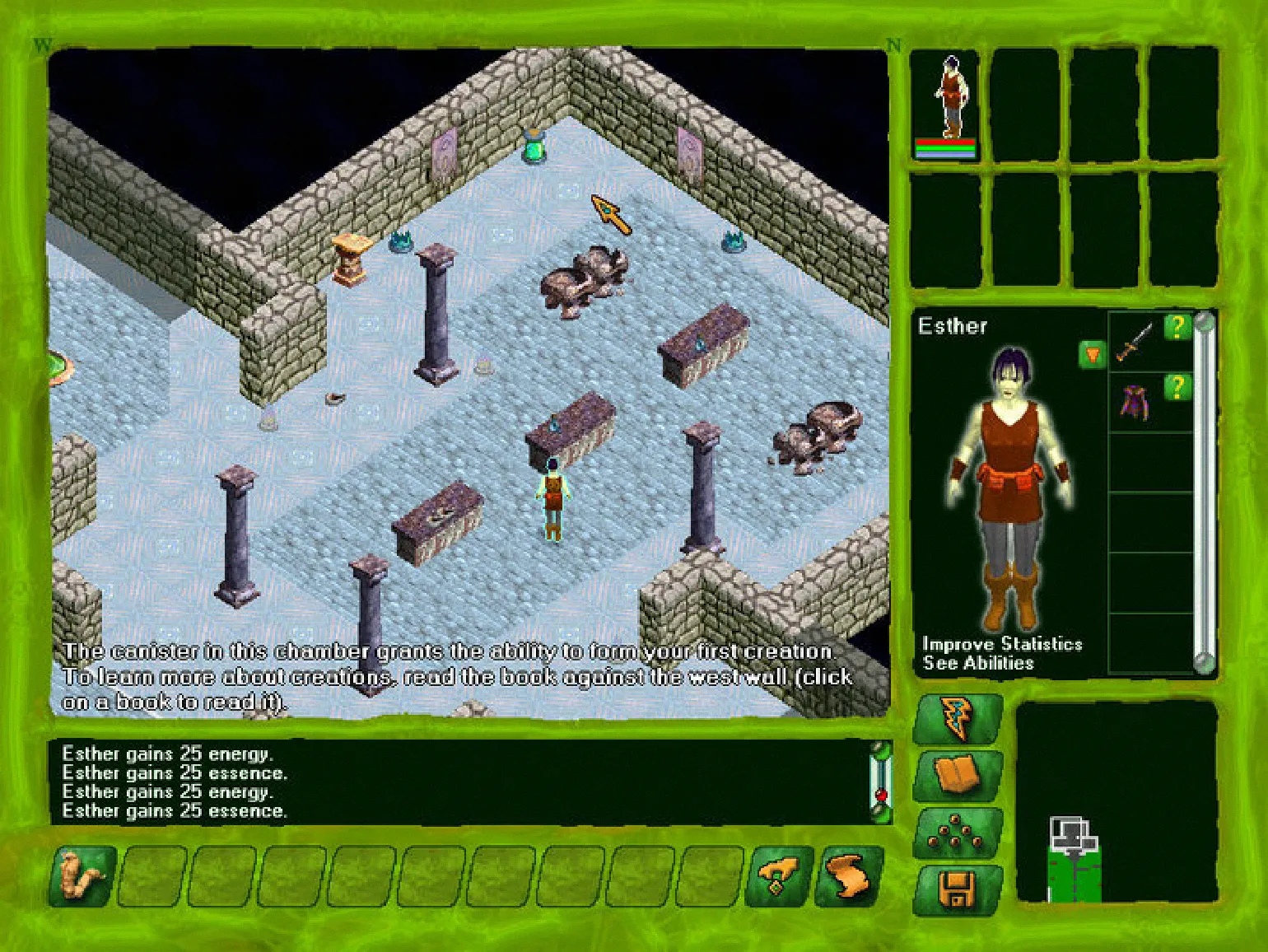Select the worm icon in the bottom bar
This screenshot has width=1268, height=952.
pyautogui.click(x=83, y=876)
